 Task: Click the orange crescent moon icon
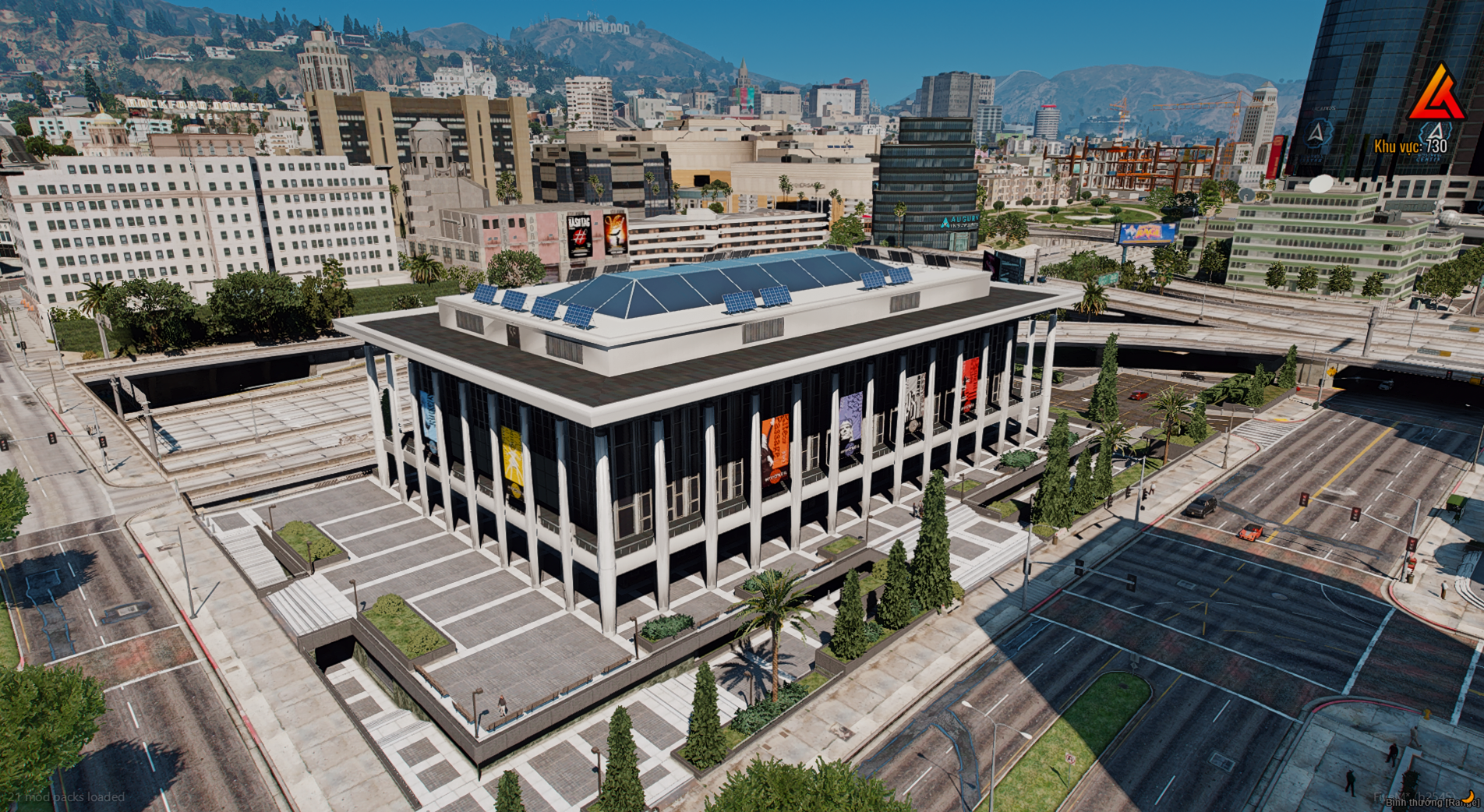[1468, 796]
